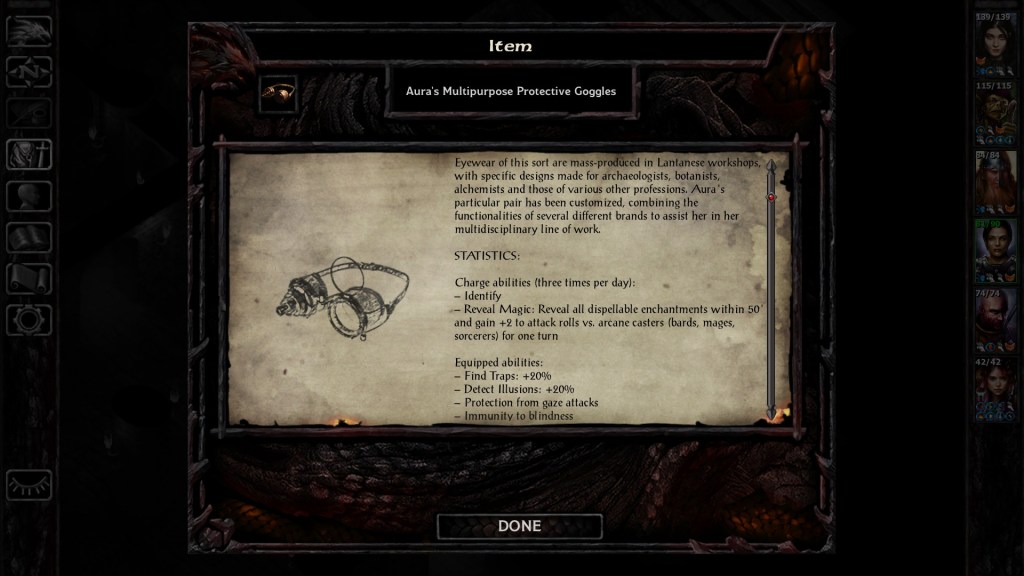Select the party portrait with 42/42 health
The image size is (1024, 576).
point(994,391)
